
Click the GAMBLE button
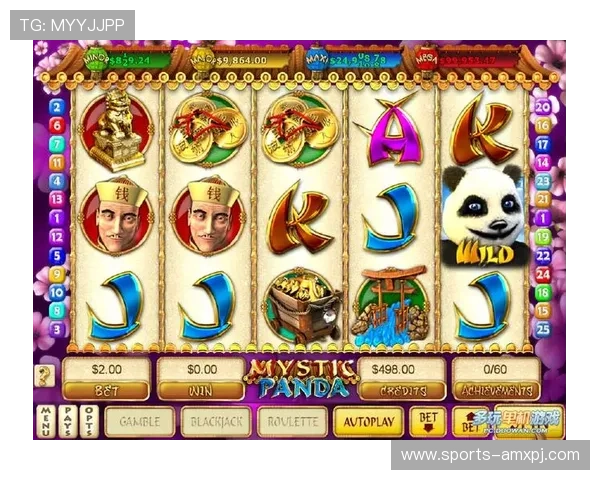click(x=140, y=421)
